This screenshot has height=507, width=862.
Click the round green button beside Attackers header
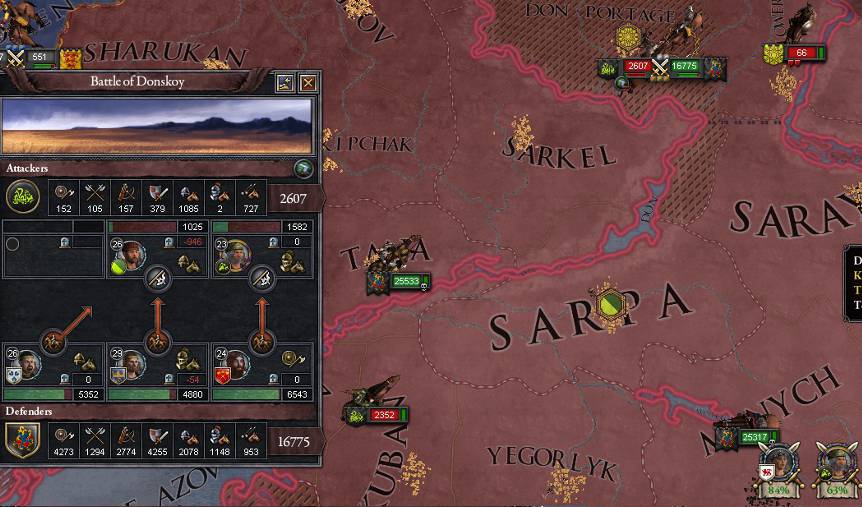pyautogui.click(x=304, y=169)
